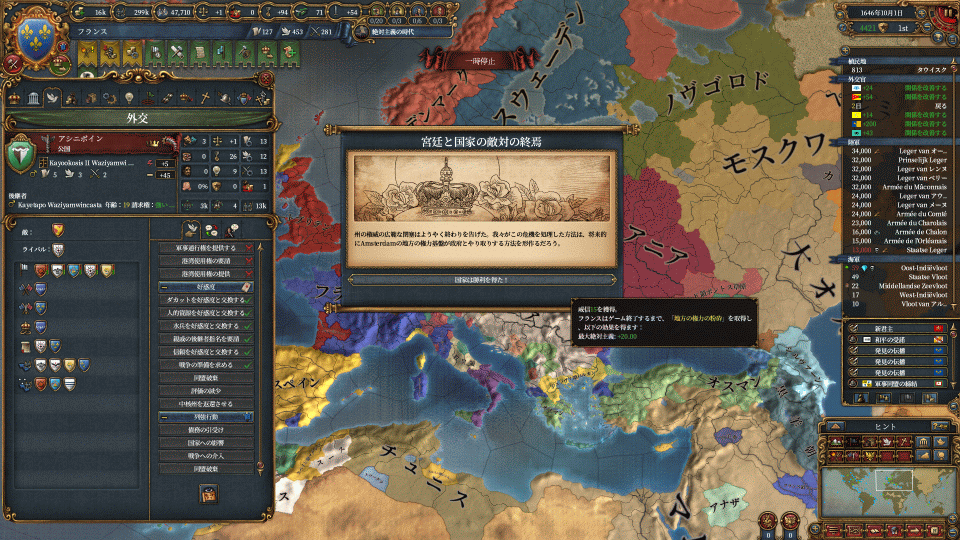Select 債務の引受け action
Image resolution: width=960 pixels, height=540 pixels.
203,429
